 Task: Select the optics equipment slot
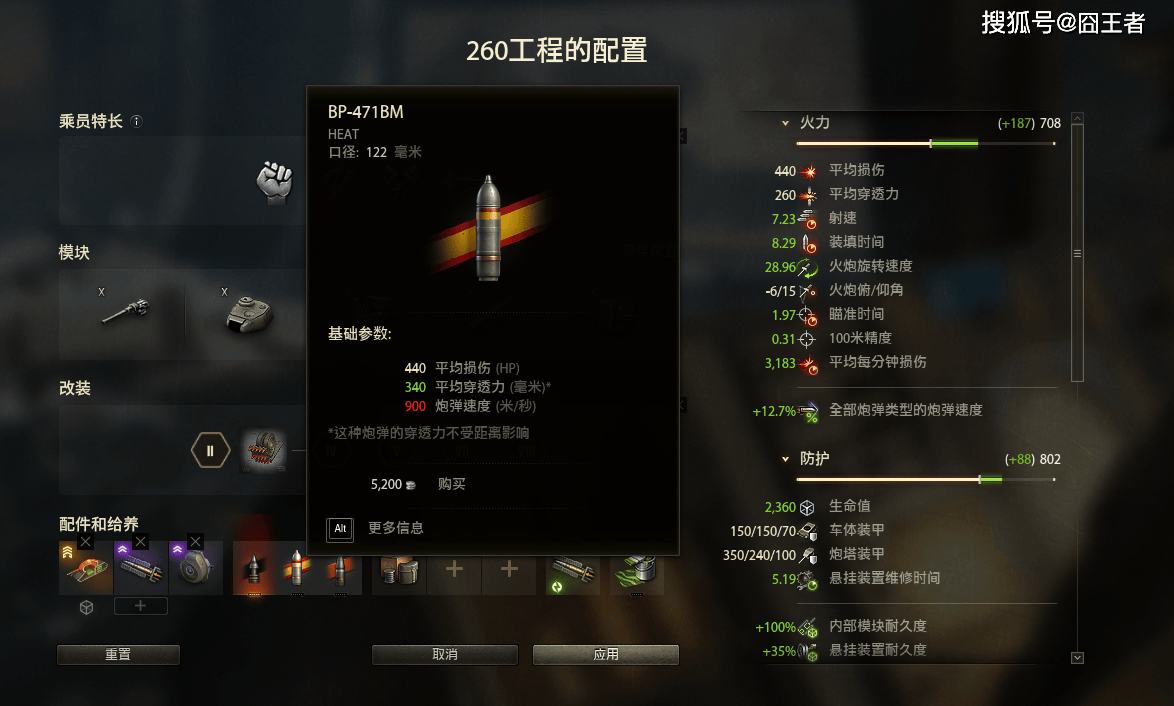196,570
